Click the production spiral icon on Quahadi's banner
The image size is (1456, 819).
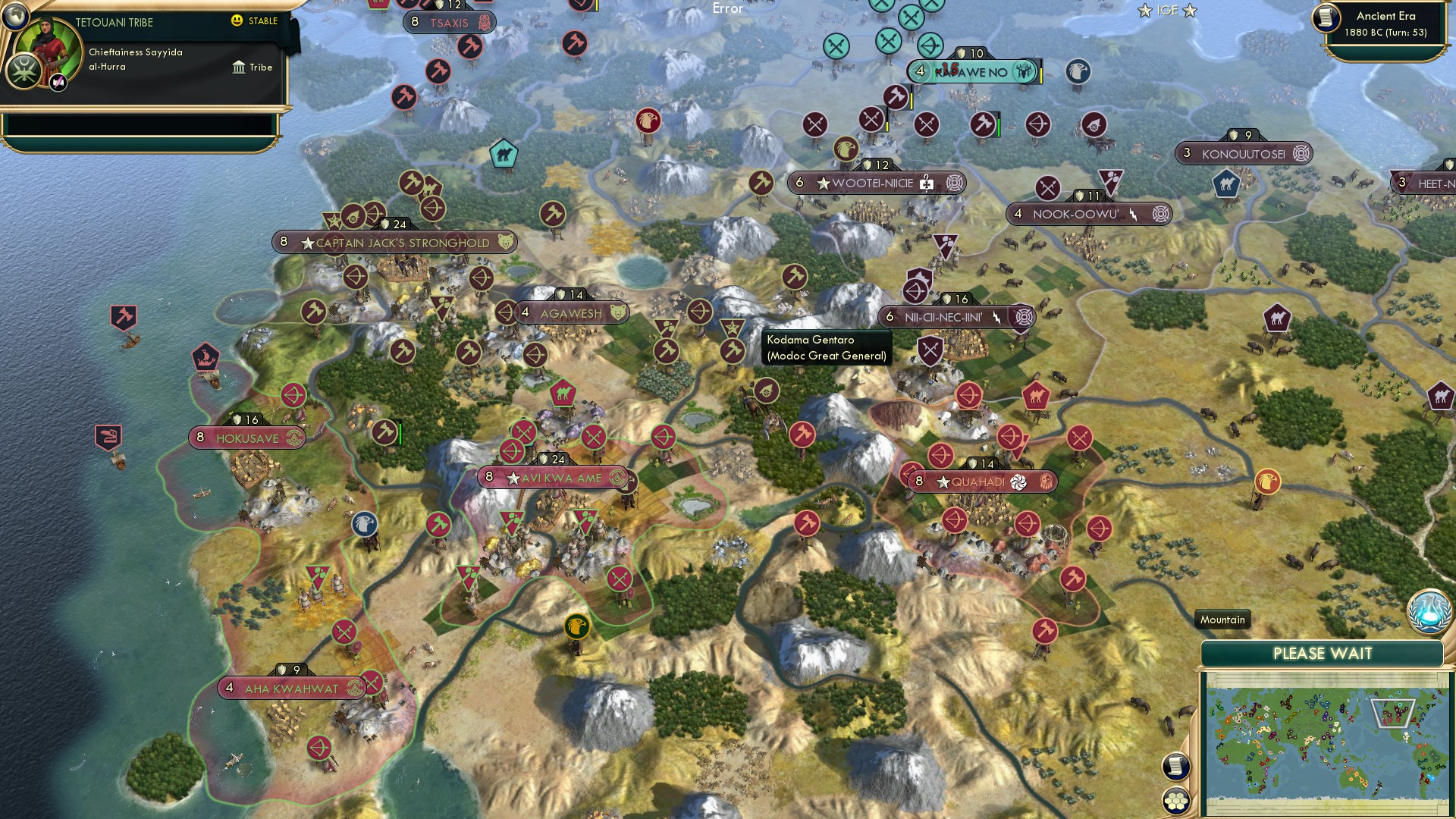click(x=1020, y=480)
